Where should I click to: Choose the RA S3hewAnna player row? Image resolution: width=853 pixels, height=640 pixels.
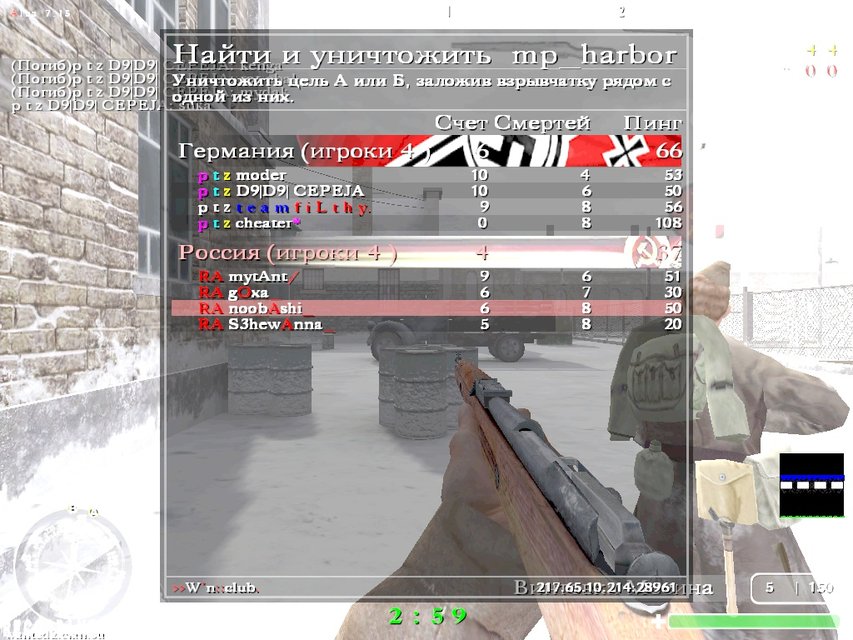[428, 324]
